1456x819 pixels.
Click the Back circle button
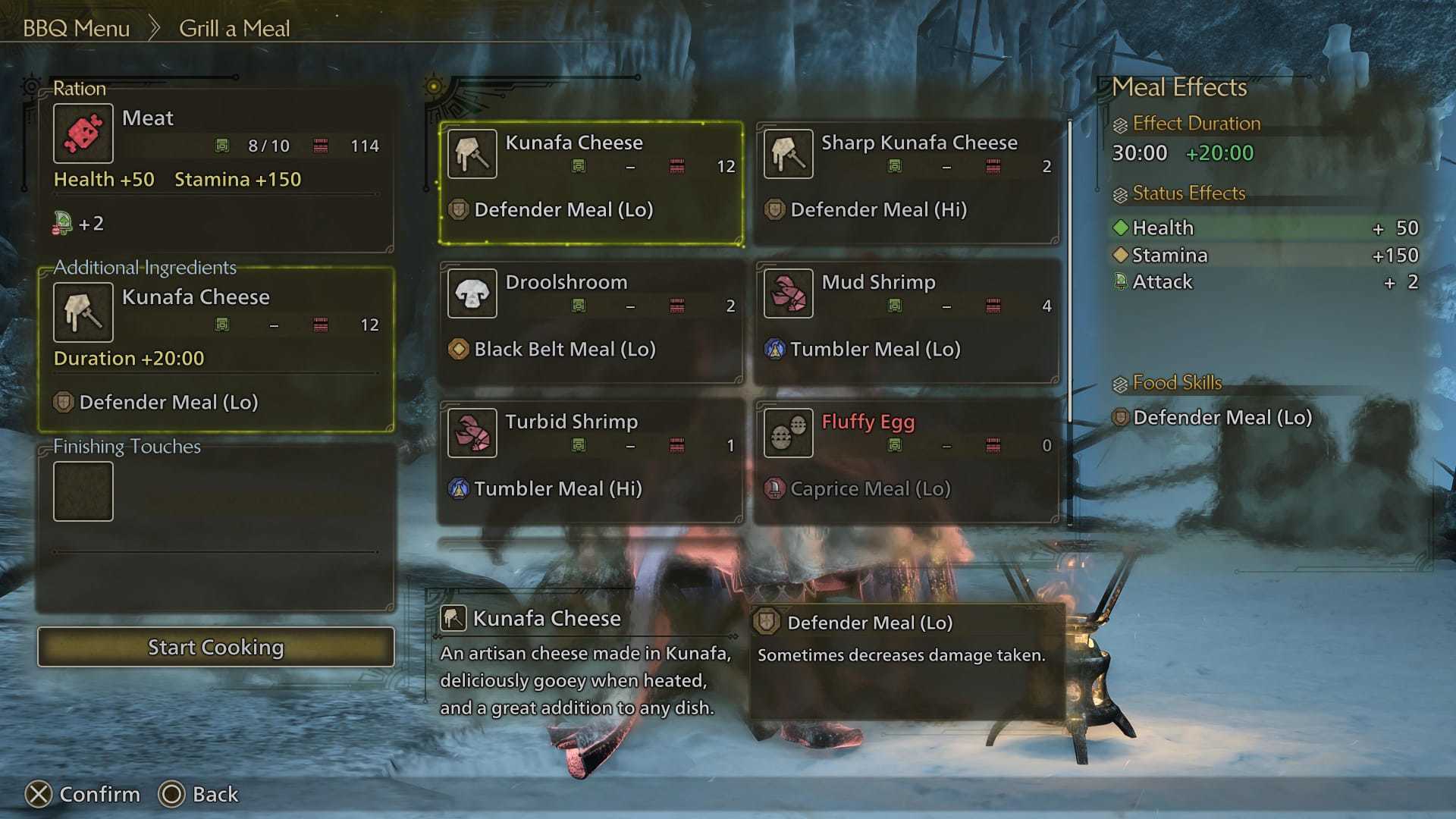coord(173,795)
